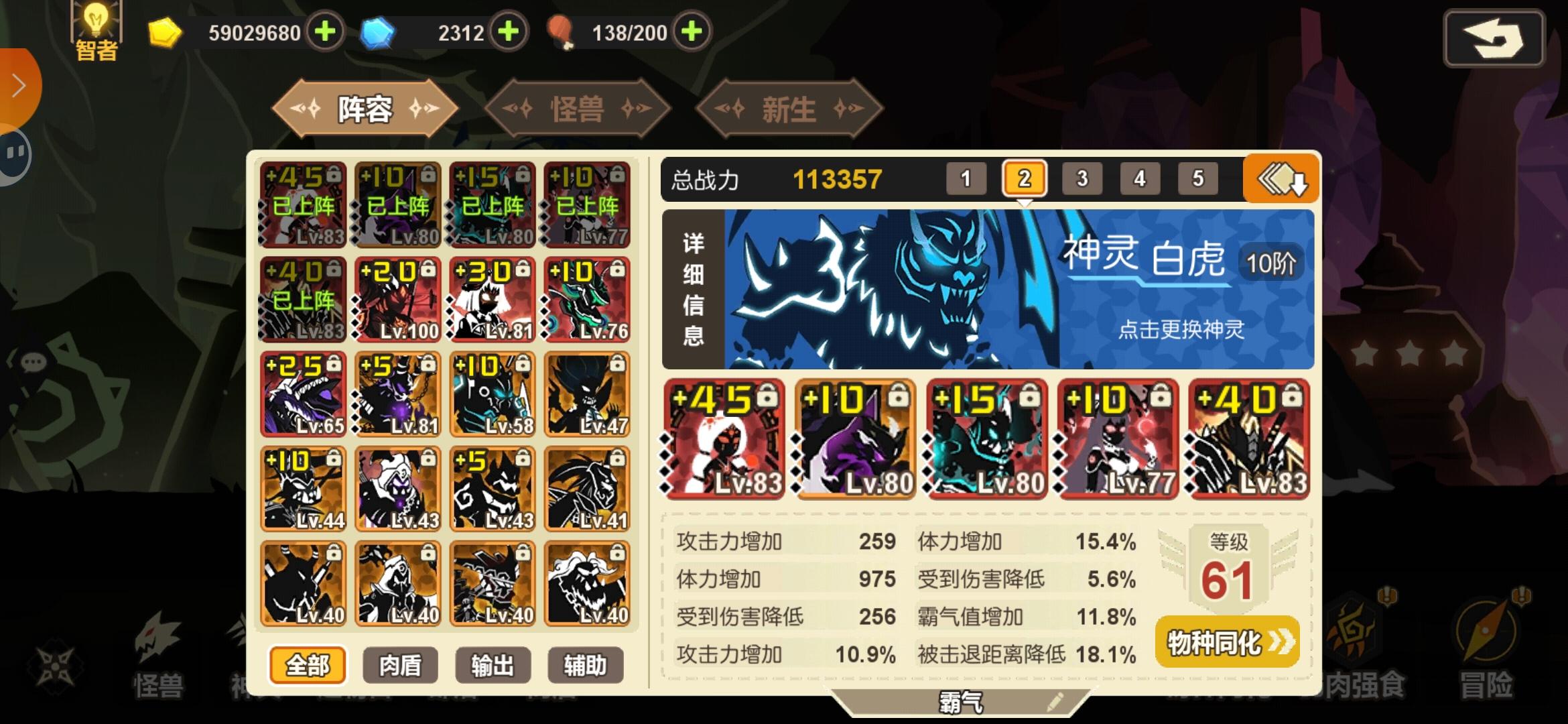Tap the orange lineup export icon beside preset 5
This screenshot has width=1568, height=724.
pos(1284,178)
